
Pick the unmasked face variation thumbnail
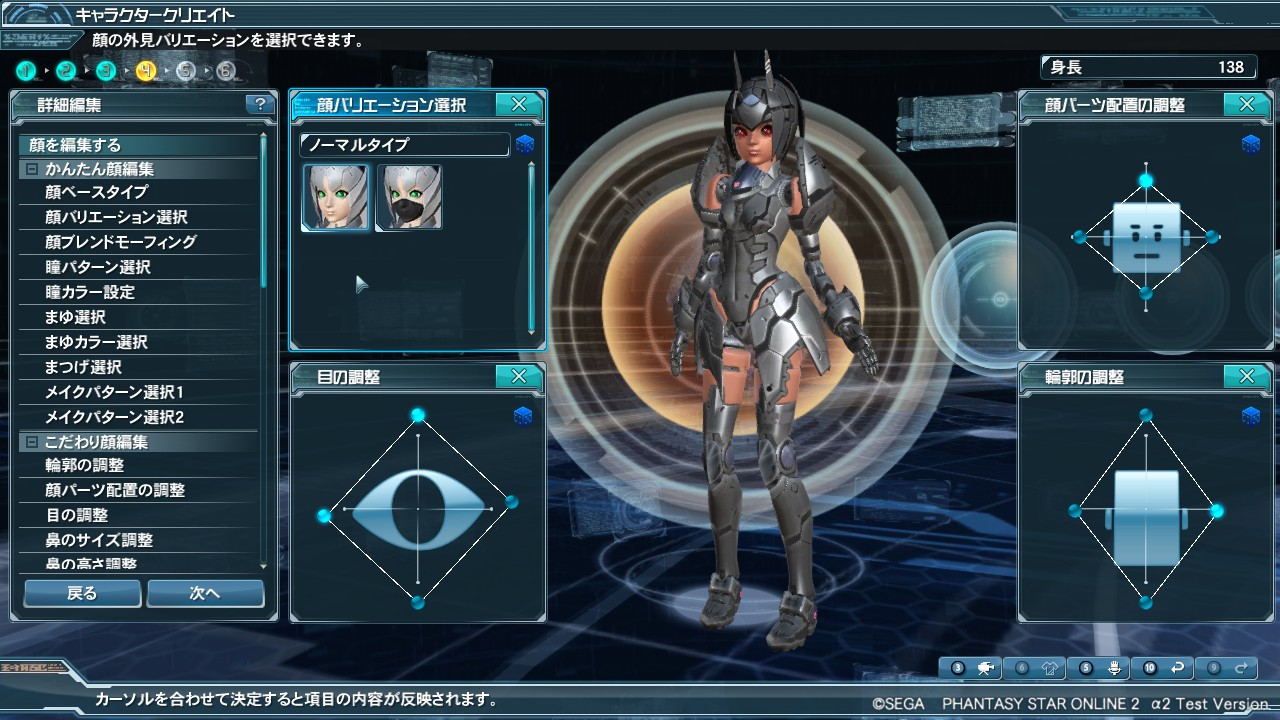click(x=335, y=197)
